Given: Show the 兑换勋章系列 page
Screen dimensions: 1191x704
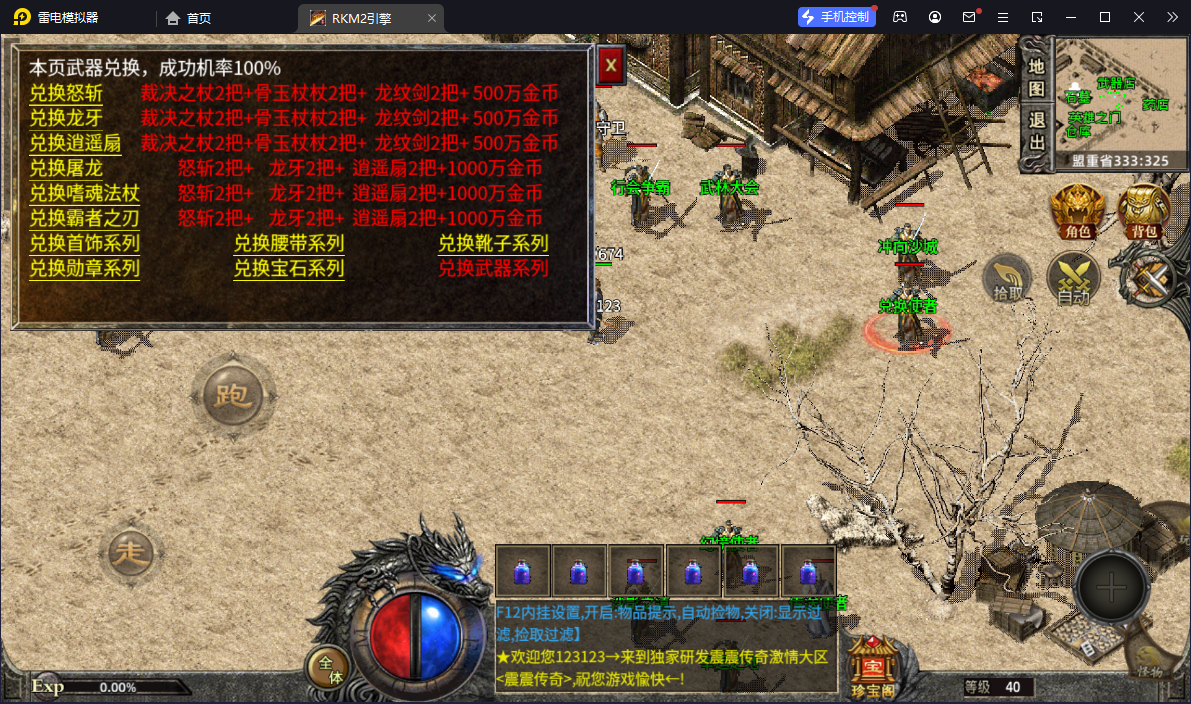Looking at the screenshot, I should pyautogui.click(x=84, y=268).
